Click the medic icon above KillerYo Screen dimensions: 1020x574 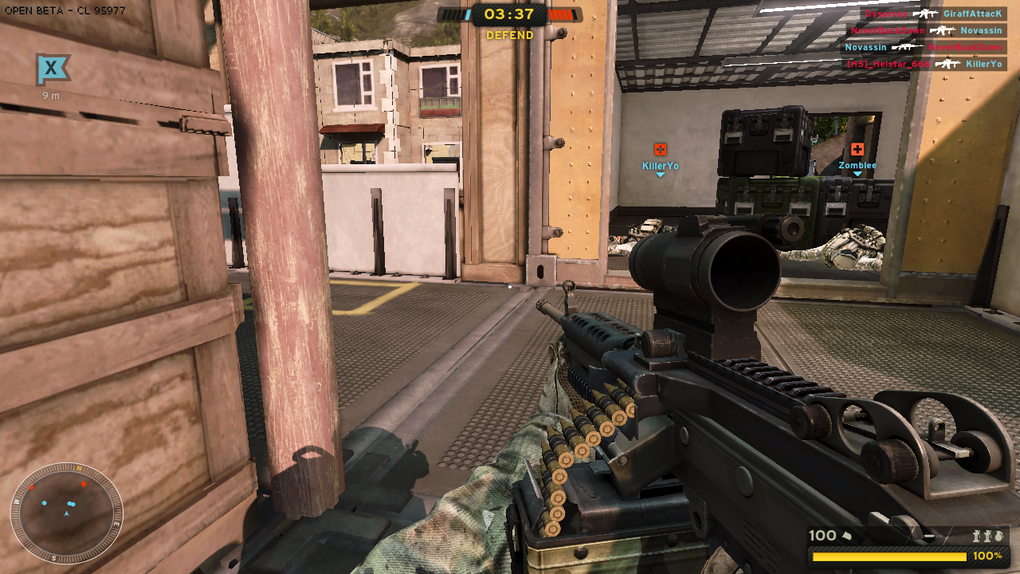point(660,150)
